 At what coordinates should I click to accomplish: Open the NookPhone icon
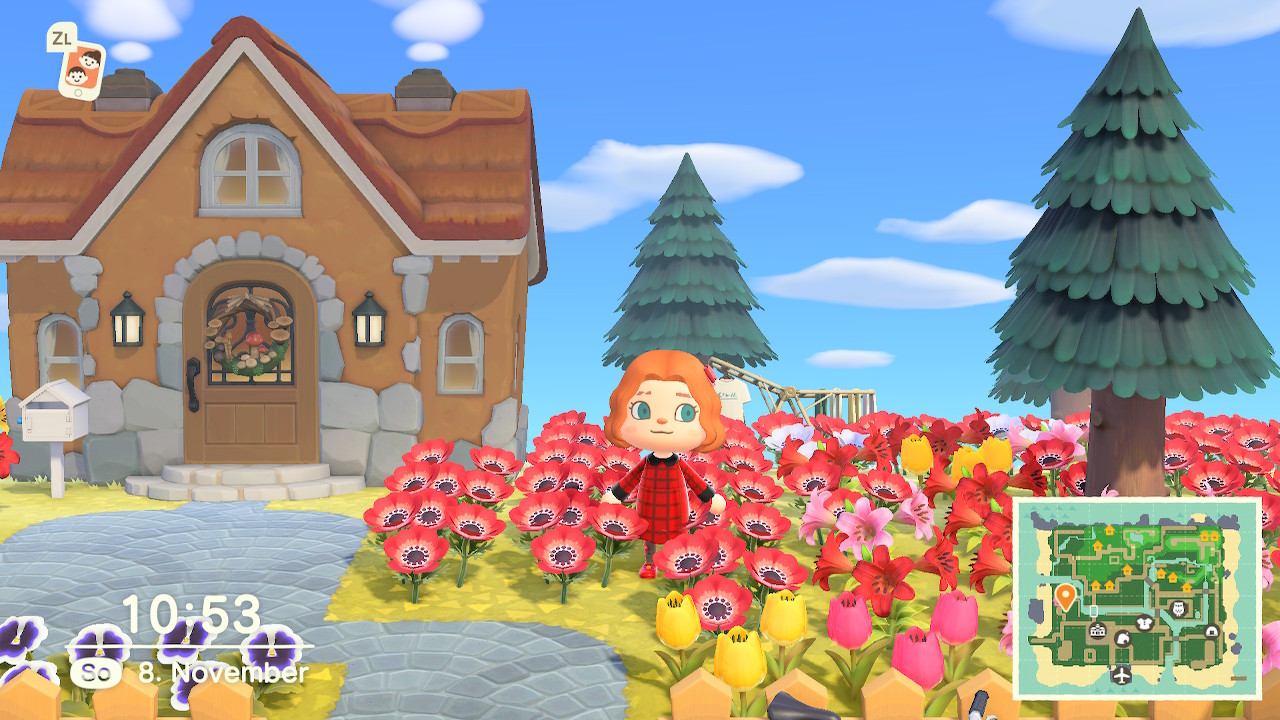(82, 67)
